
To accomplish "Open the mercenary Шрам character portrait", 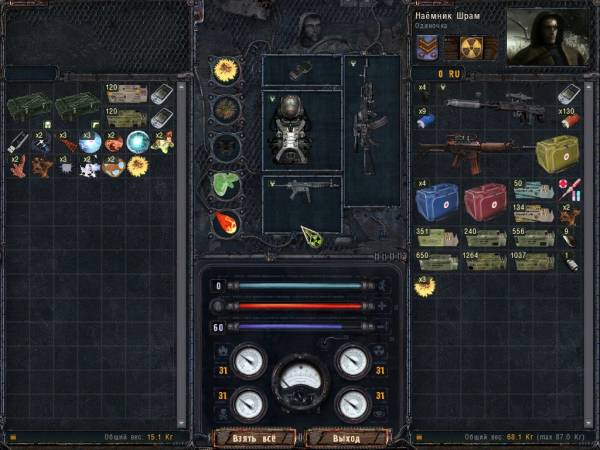I will pyautogui.click(x=546, y=39).
